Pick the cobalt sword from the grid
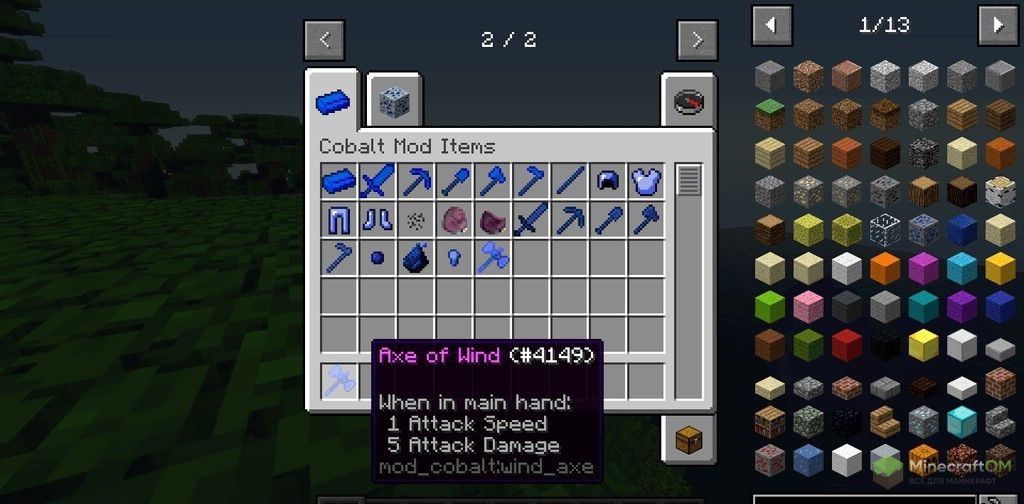 click(378, 182)
